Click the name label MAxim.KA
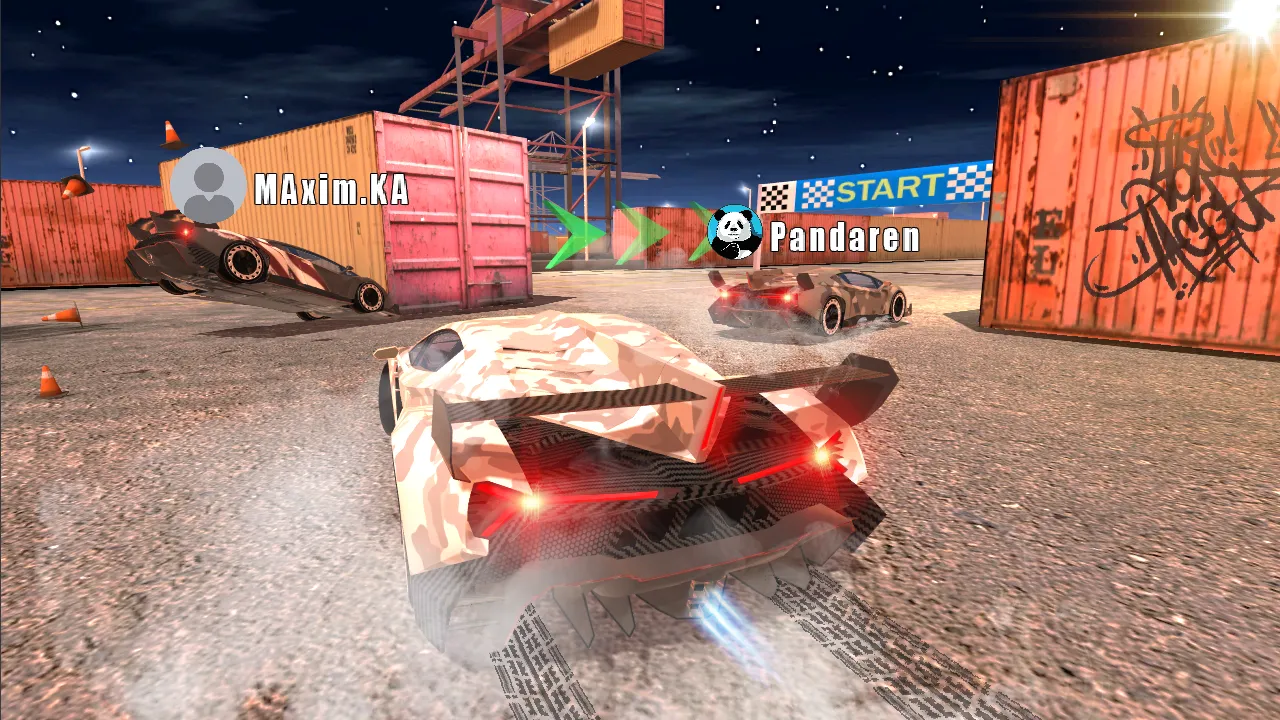 coord(330,190)
